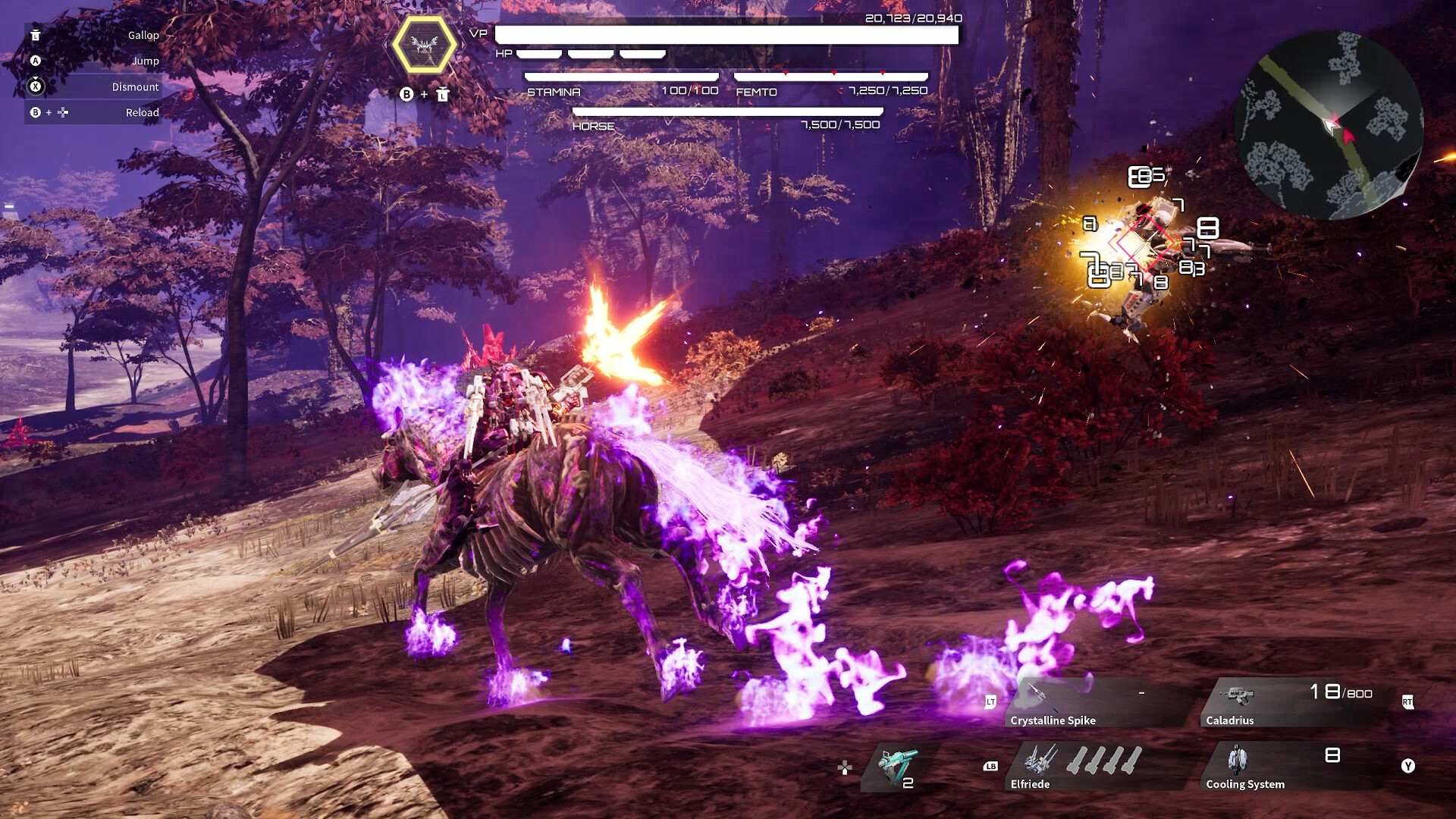
Task: Use the consumable item slot showing 2
Action: [x=899, y=767]
